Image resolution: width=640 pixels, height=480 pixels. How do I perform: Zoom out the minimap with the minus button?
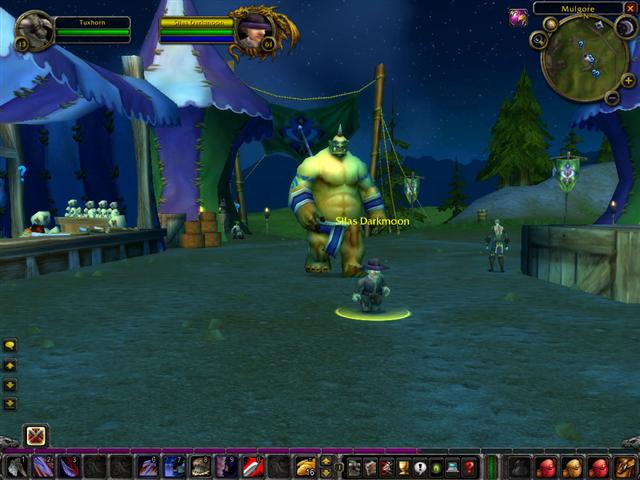point(612,97)
